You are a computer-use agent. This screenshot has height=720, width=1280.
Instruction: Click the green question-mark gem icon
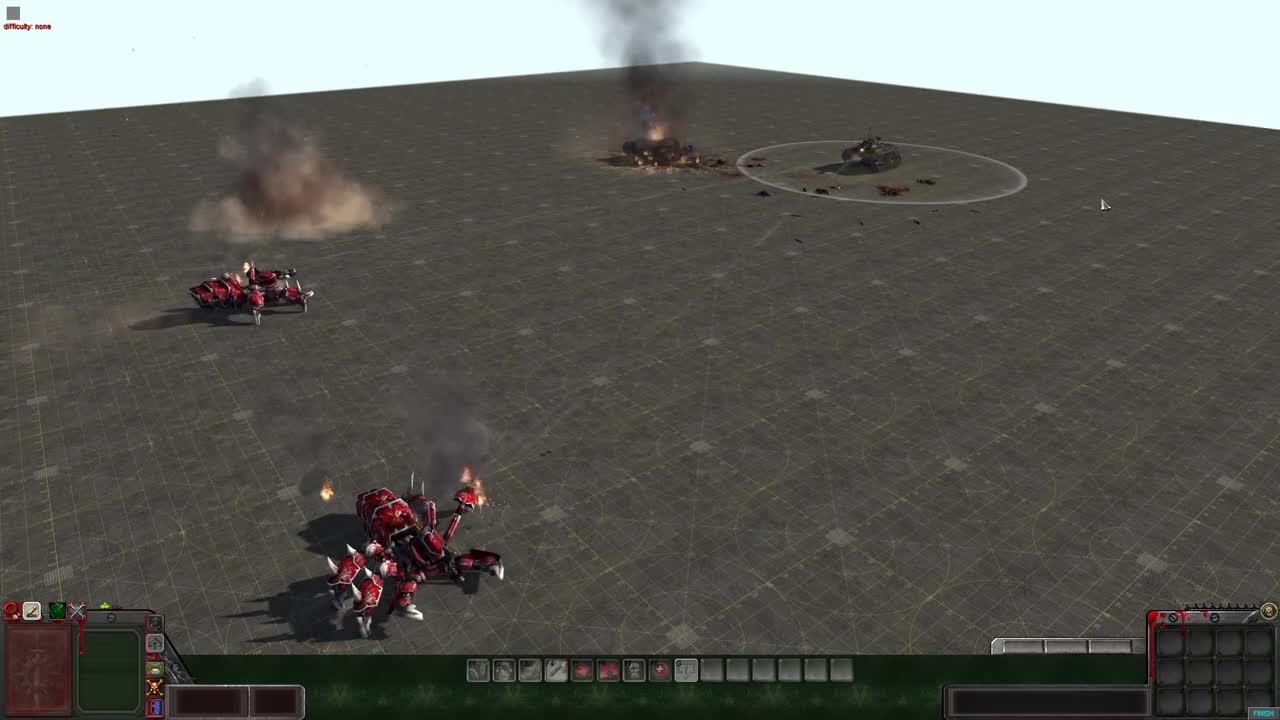pyautogui.click(x=57, y=610)
